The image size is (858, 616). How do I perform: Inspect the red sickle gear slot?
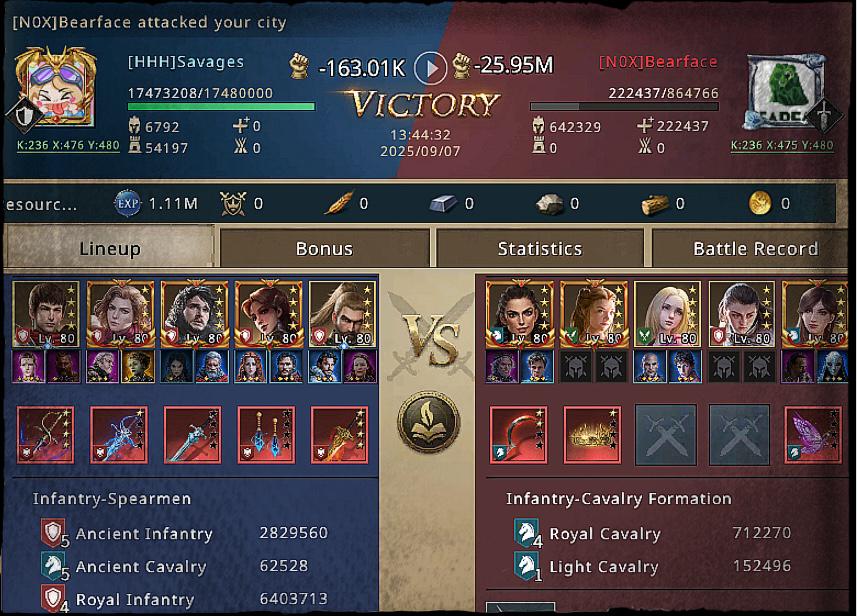(518, 435)
